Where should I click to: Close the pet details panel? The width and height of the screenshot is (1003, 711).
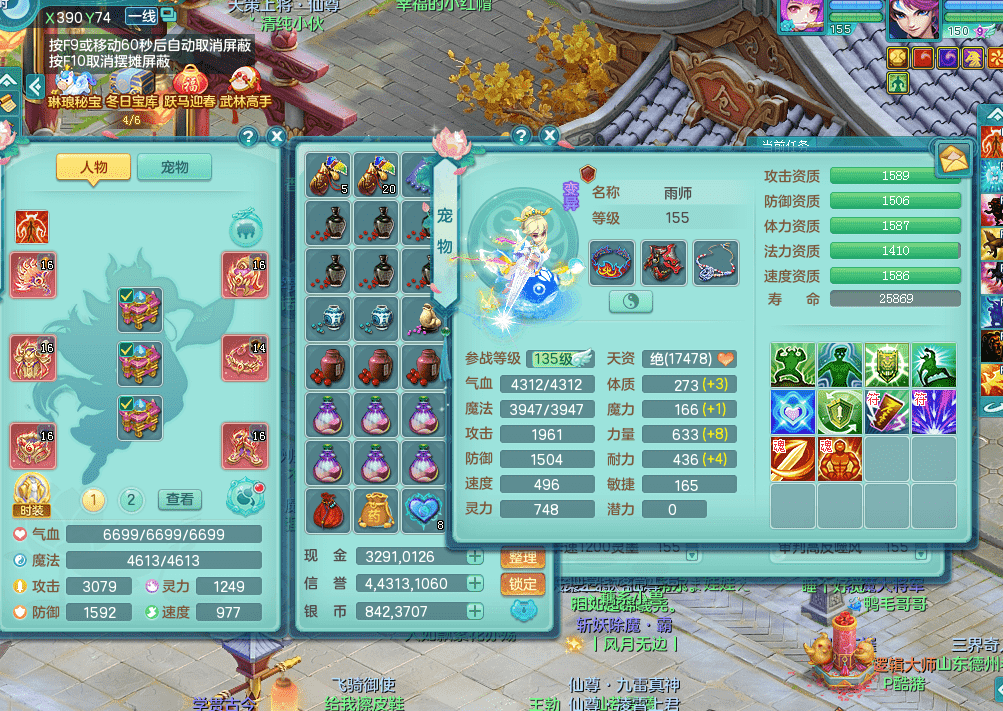pyautogui.click(x=549, y=136)
